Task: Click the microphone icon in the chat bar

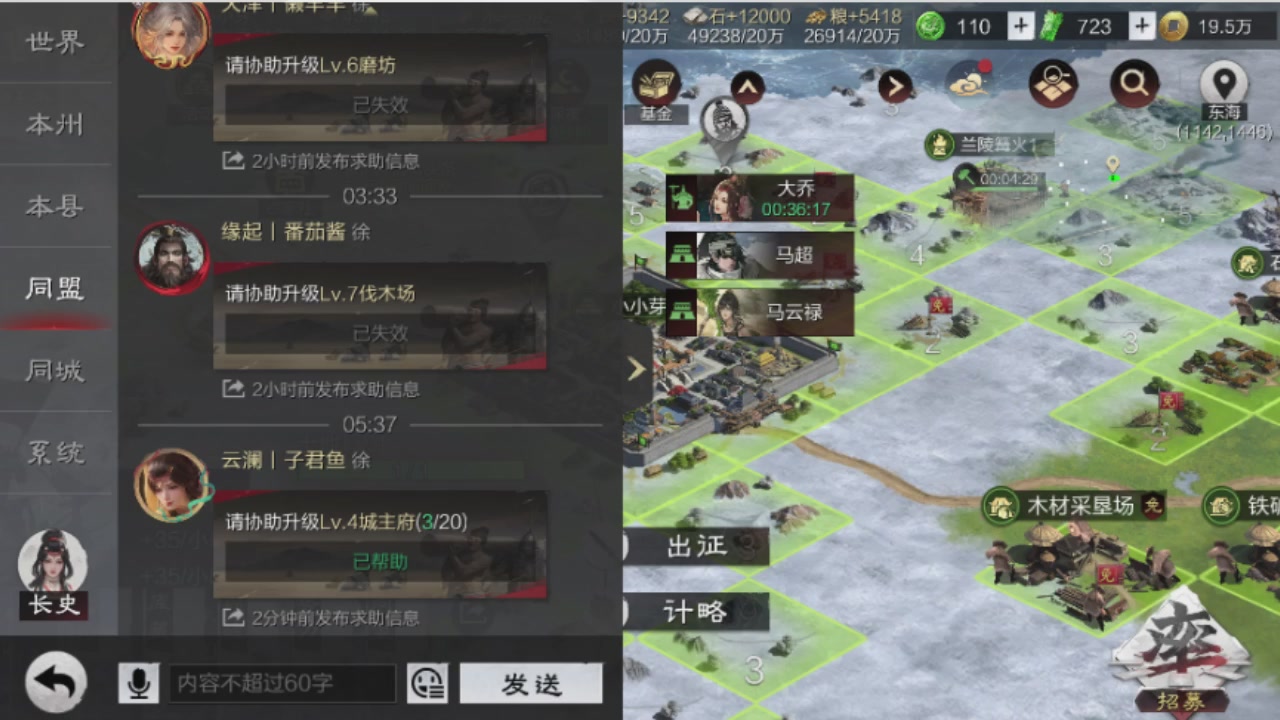Action: click(138, 683)
